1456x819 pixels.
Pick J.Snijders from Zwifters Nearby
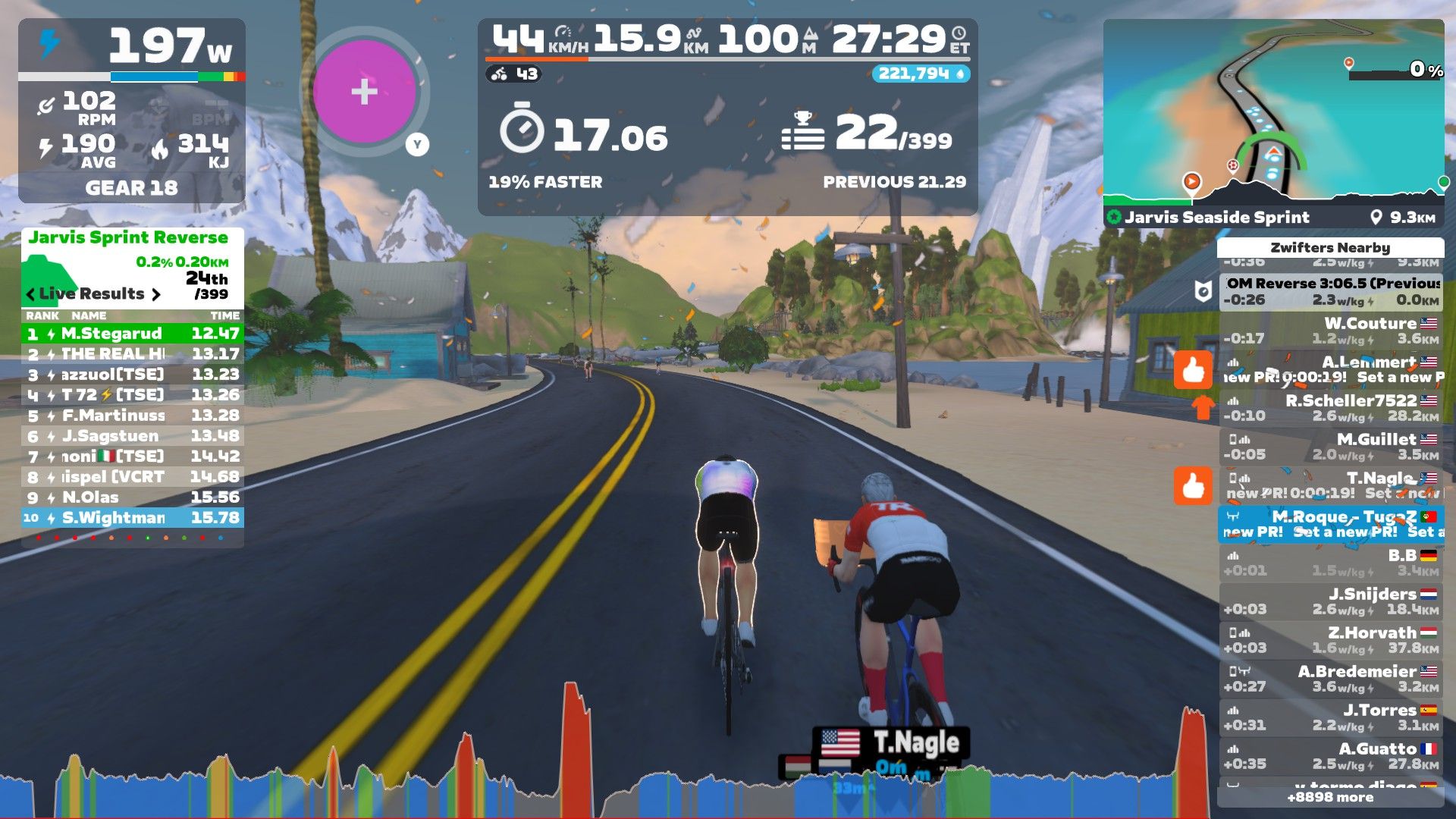point(1330,601)
